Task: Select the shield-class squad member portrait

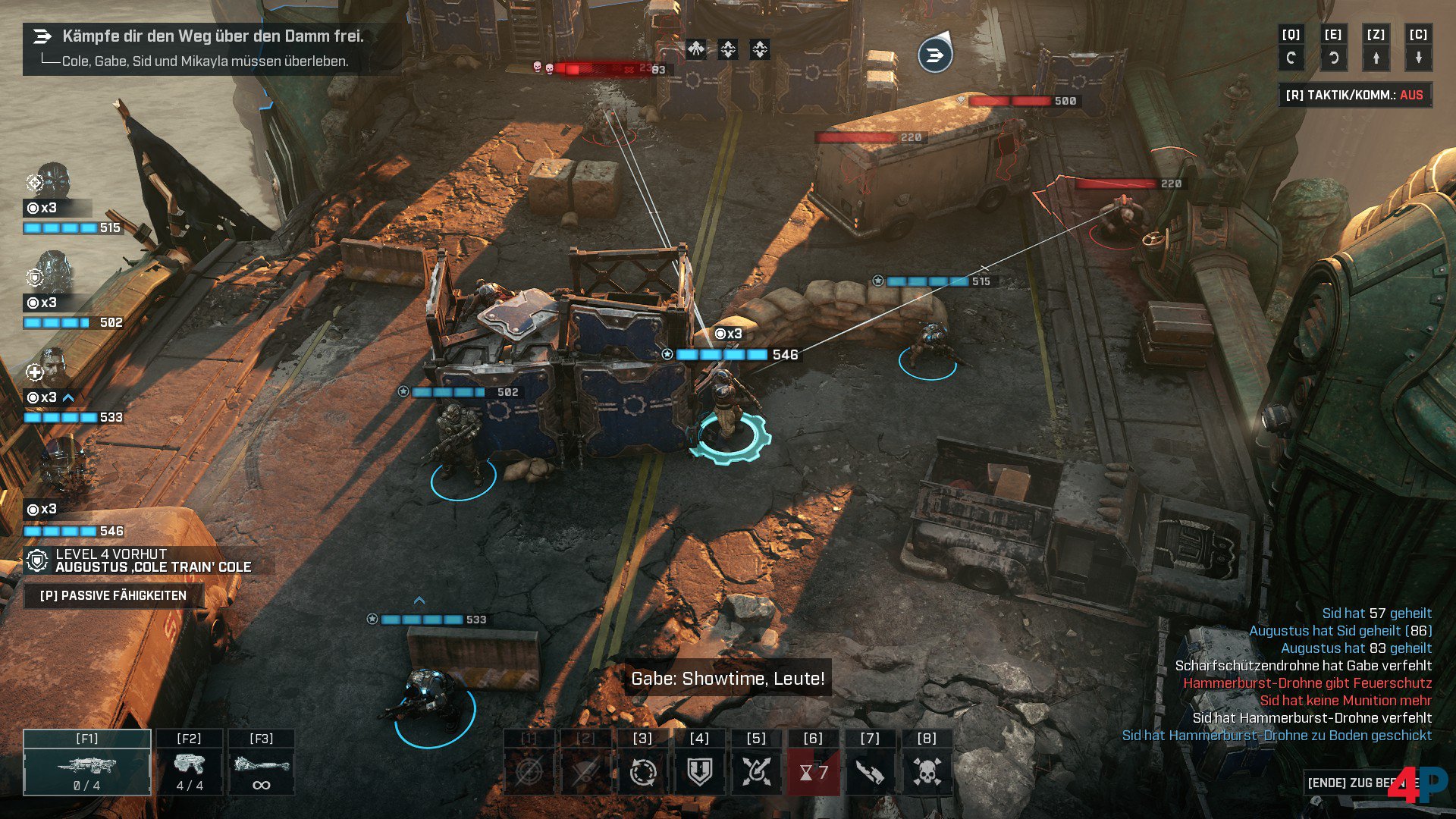Action: (x=53, y=275)
